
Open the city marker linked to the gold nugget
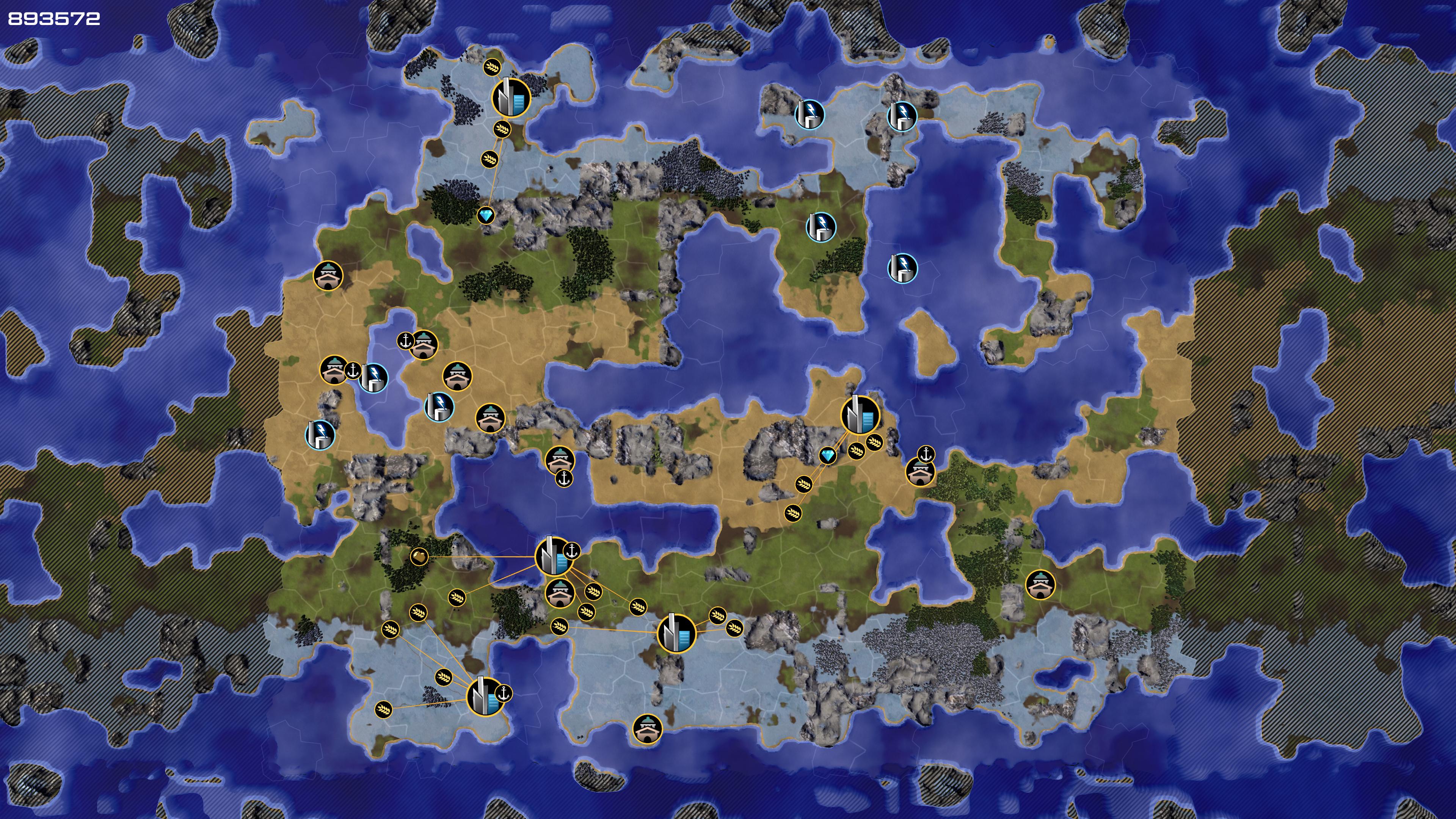coord(552,557)
